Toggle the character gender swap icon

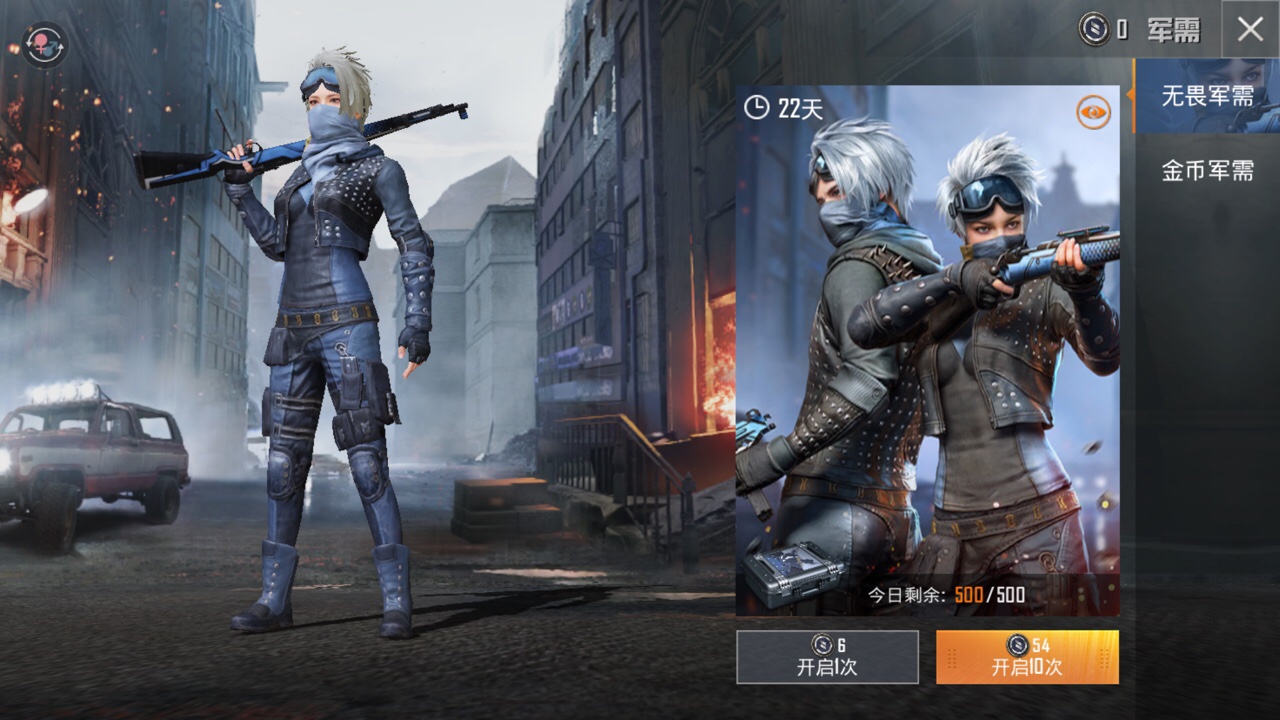(44, 45)
